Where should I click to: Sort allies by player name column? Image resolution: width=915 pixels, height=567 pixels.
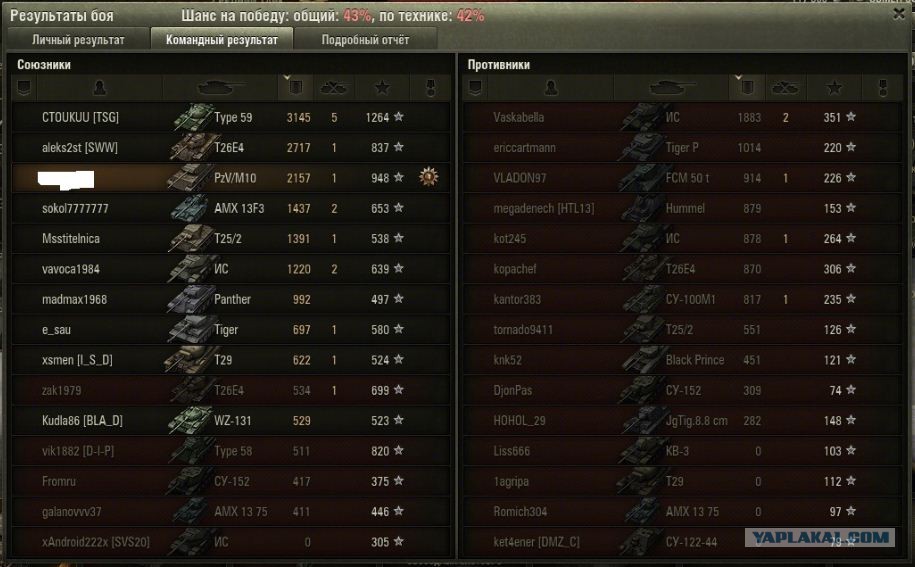click(x=98, y=88)
